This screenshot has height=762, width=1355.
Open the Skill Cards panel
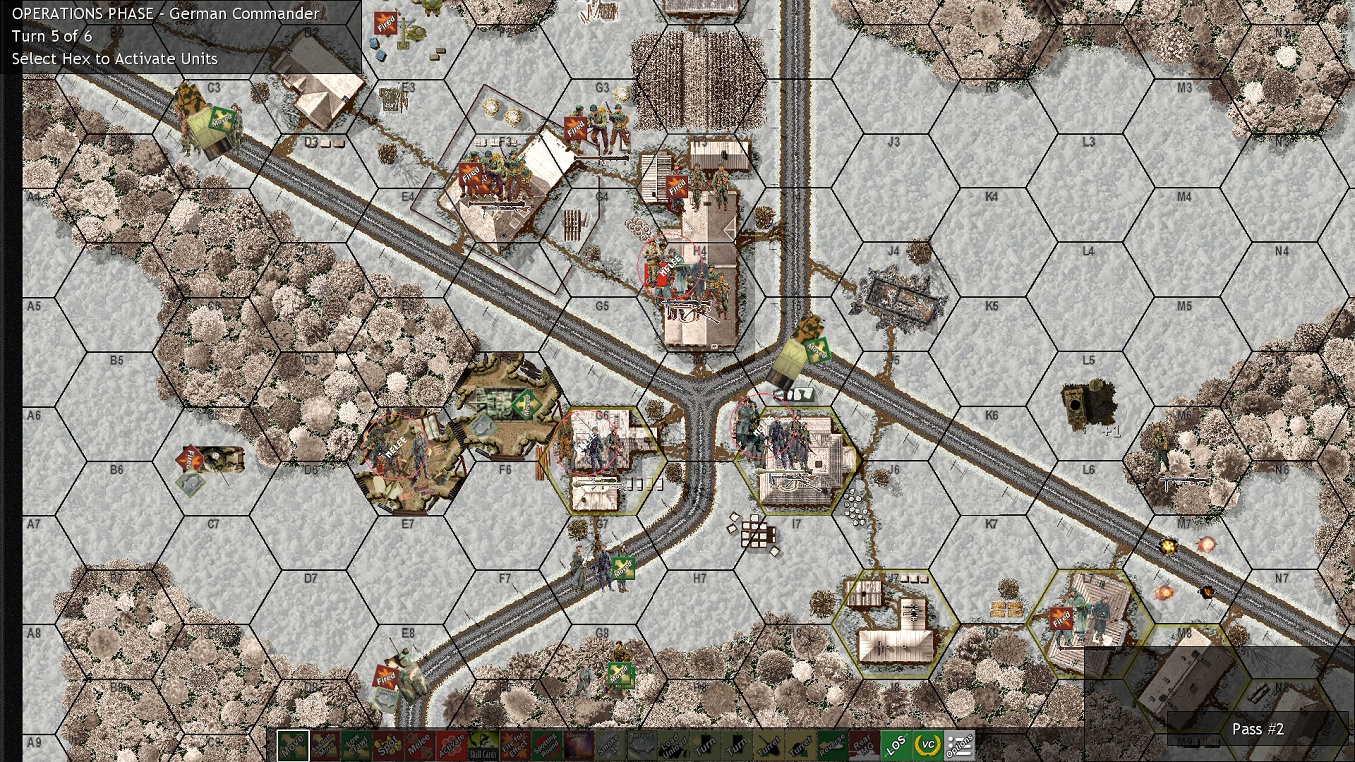tap(484, 743)
